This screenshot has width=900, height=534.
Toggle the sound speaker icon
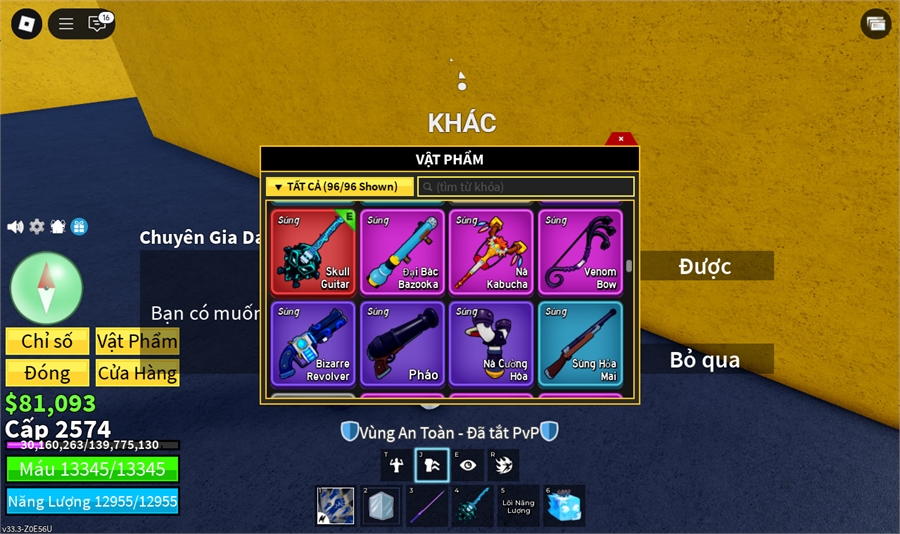tap(15, 227)
